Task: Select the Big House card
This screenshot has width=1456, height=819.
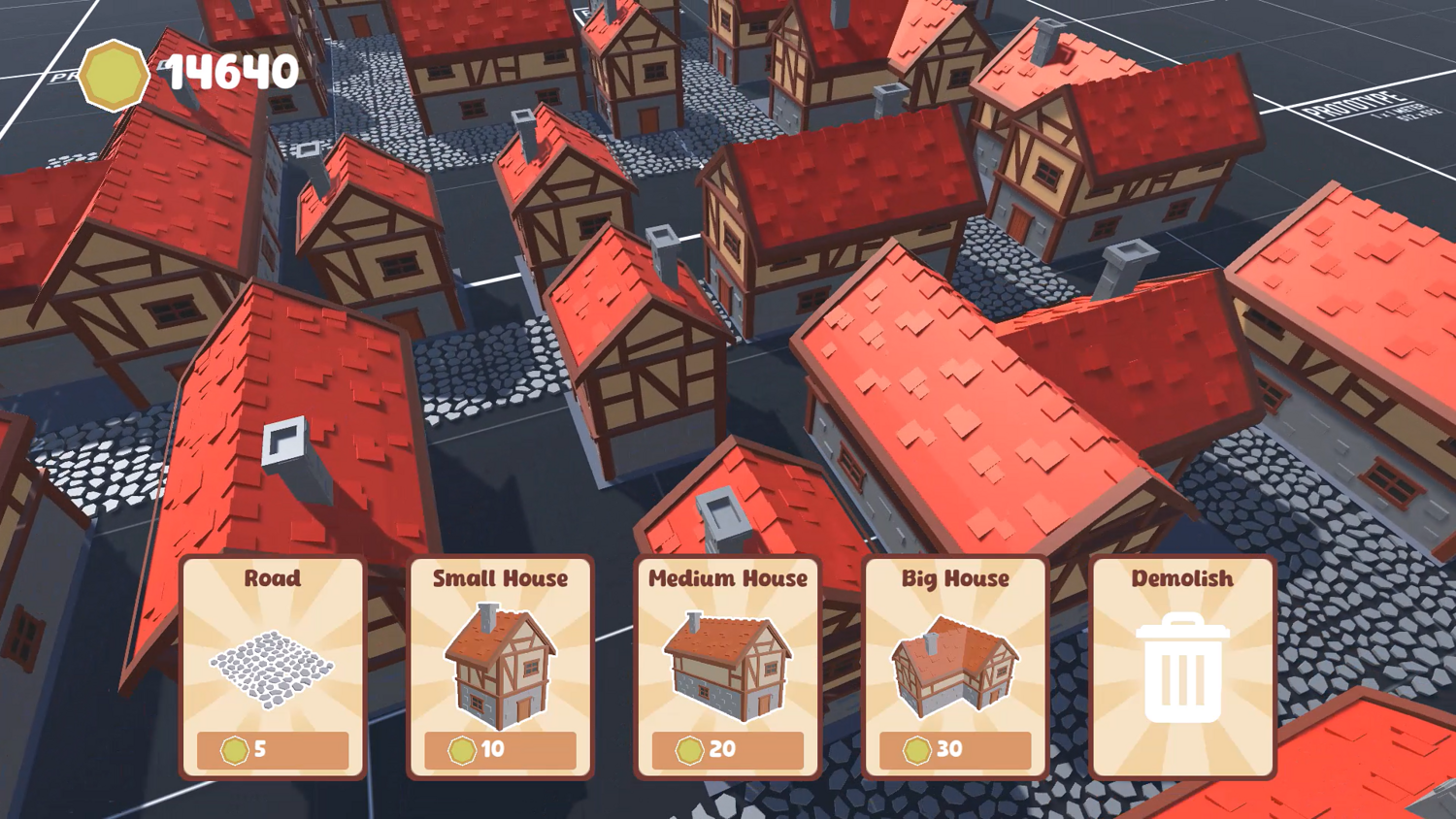Action: 955,668
